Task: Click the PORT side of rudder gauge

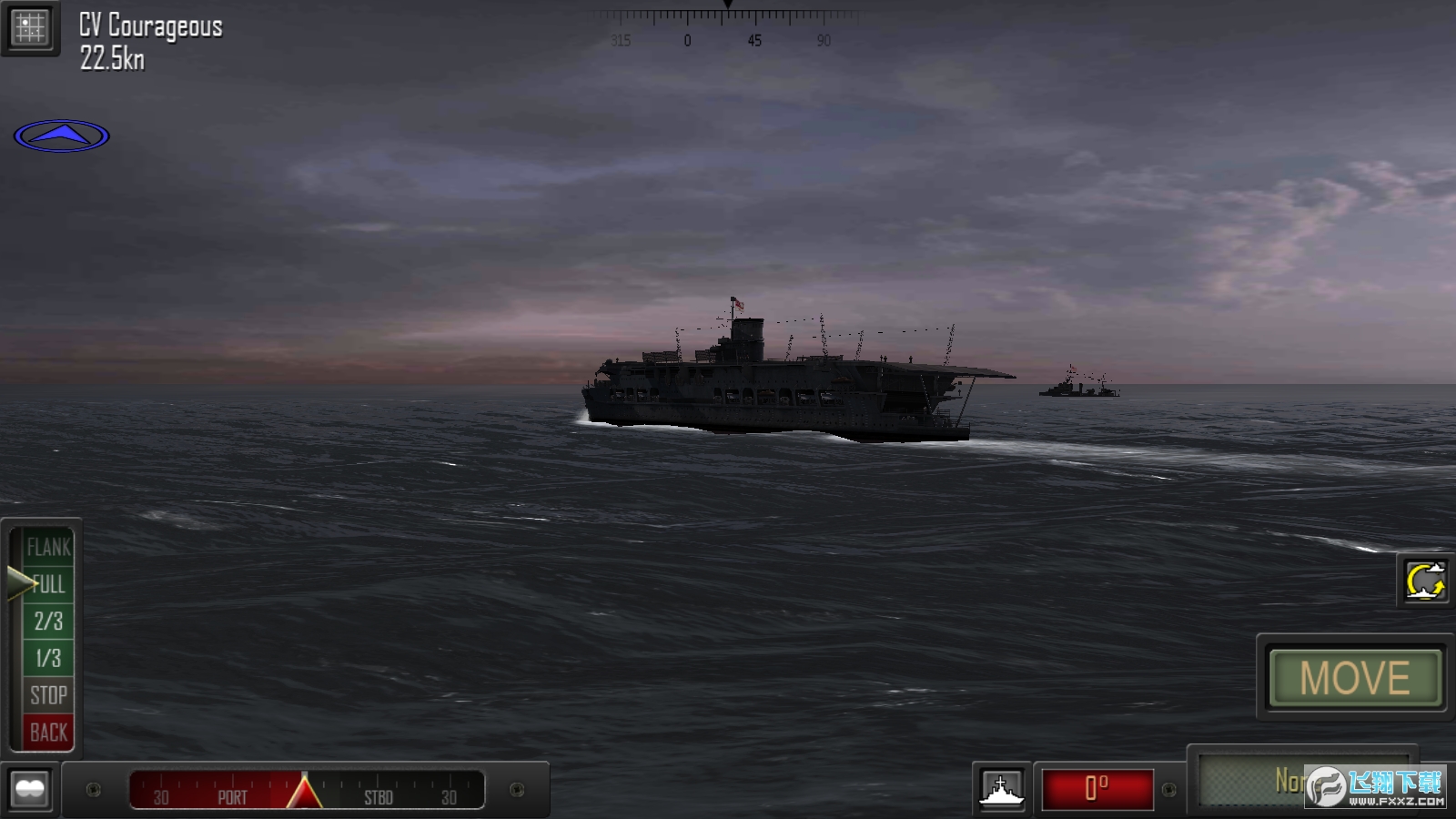Action: (232, 797)
